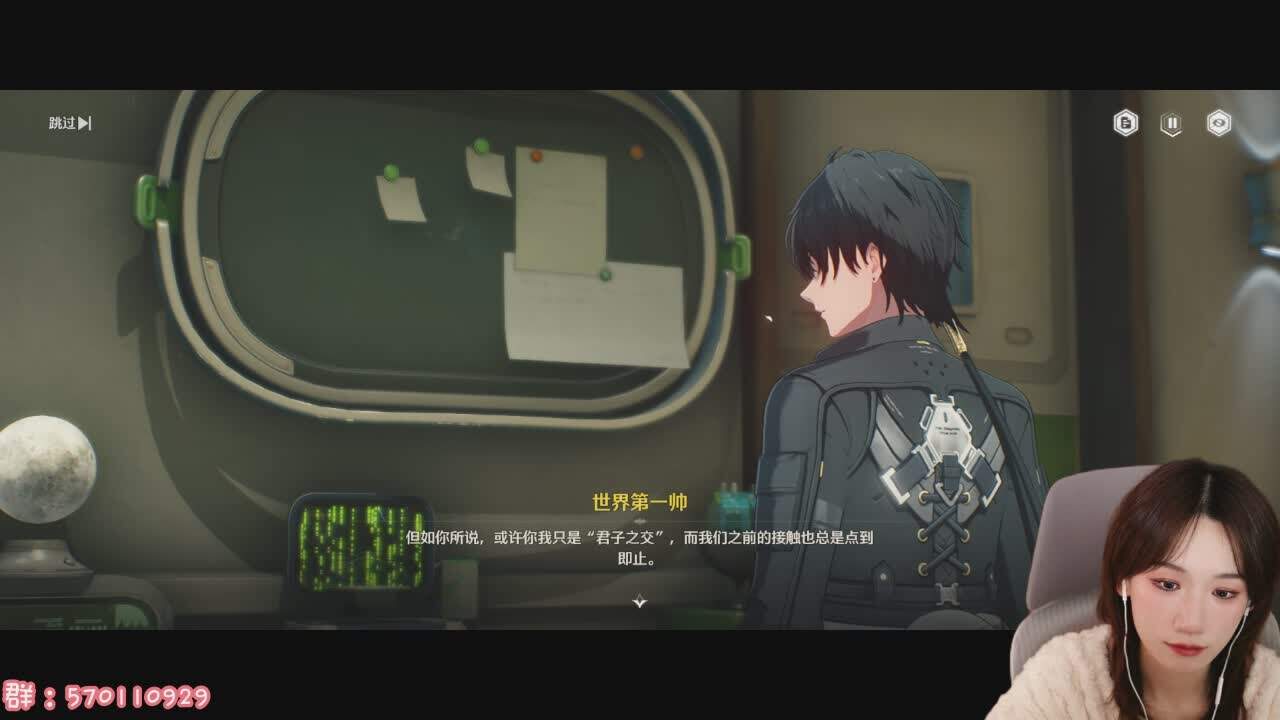Toggle auto-play with the eye hexagon icon
Viewport: 1280px width, 720px height.
[1219, 122]
